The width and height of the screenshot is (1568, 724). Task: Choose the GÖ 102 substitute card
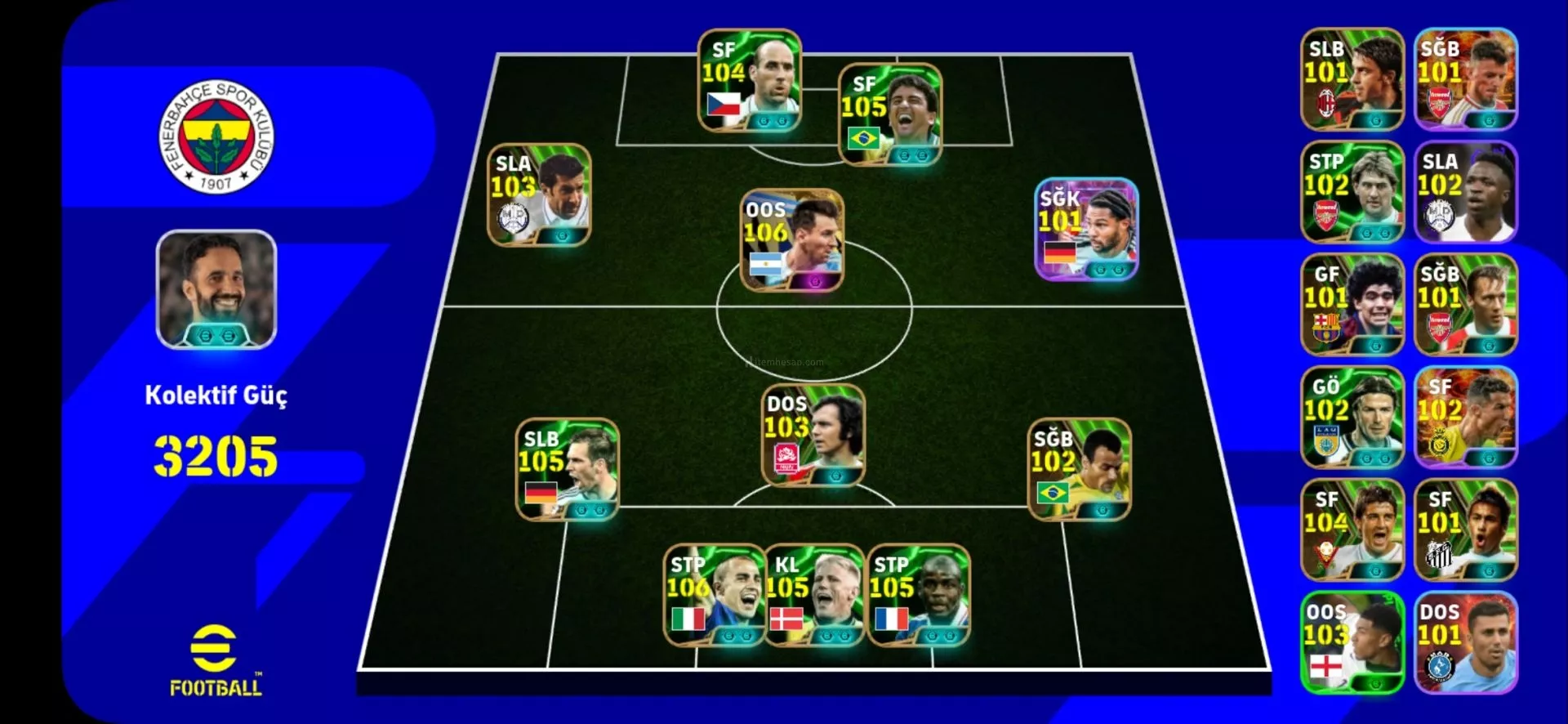1352,417
